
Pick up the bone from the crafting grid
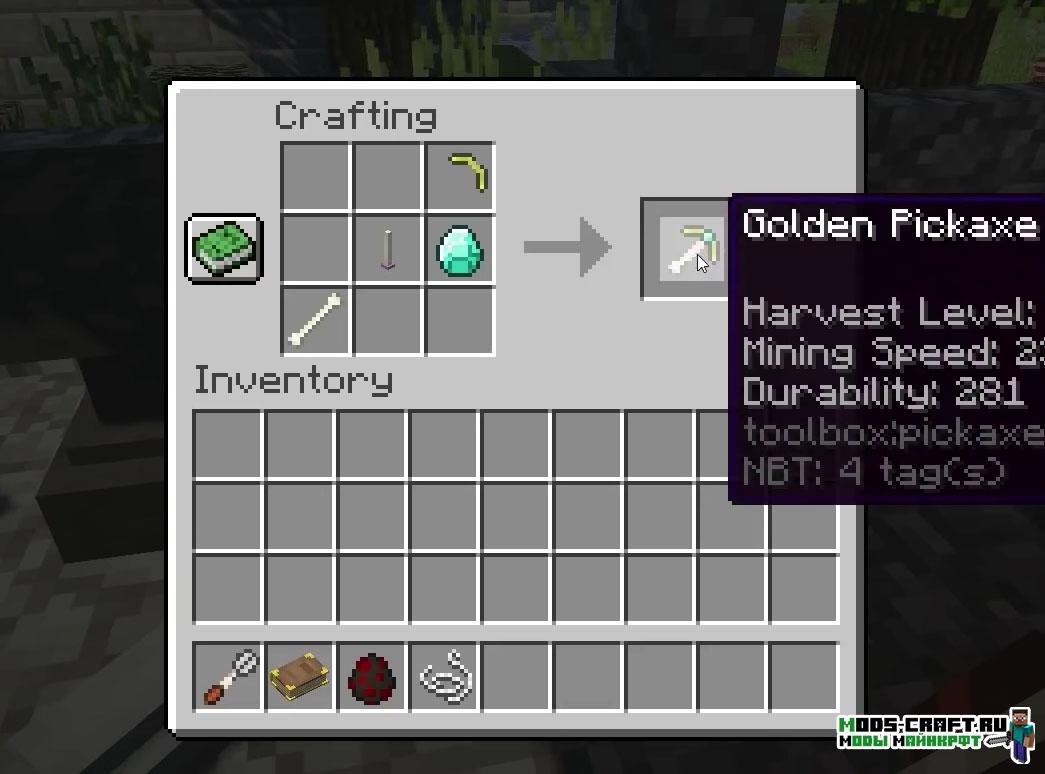315,320
